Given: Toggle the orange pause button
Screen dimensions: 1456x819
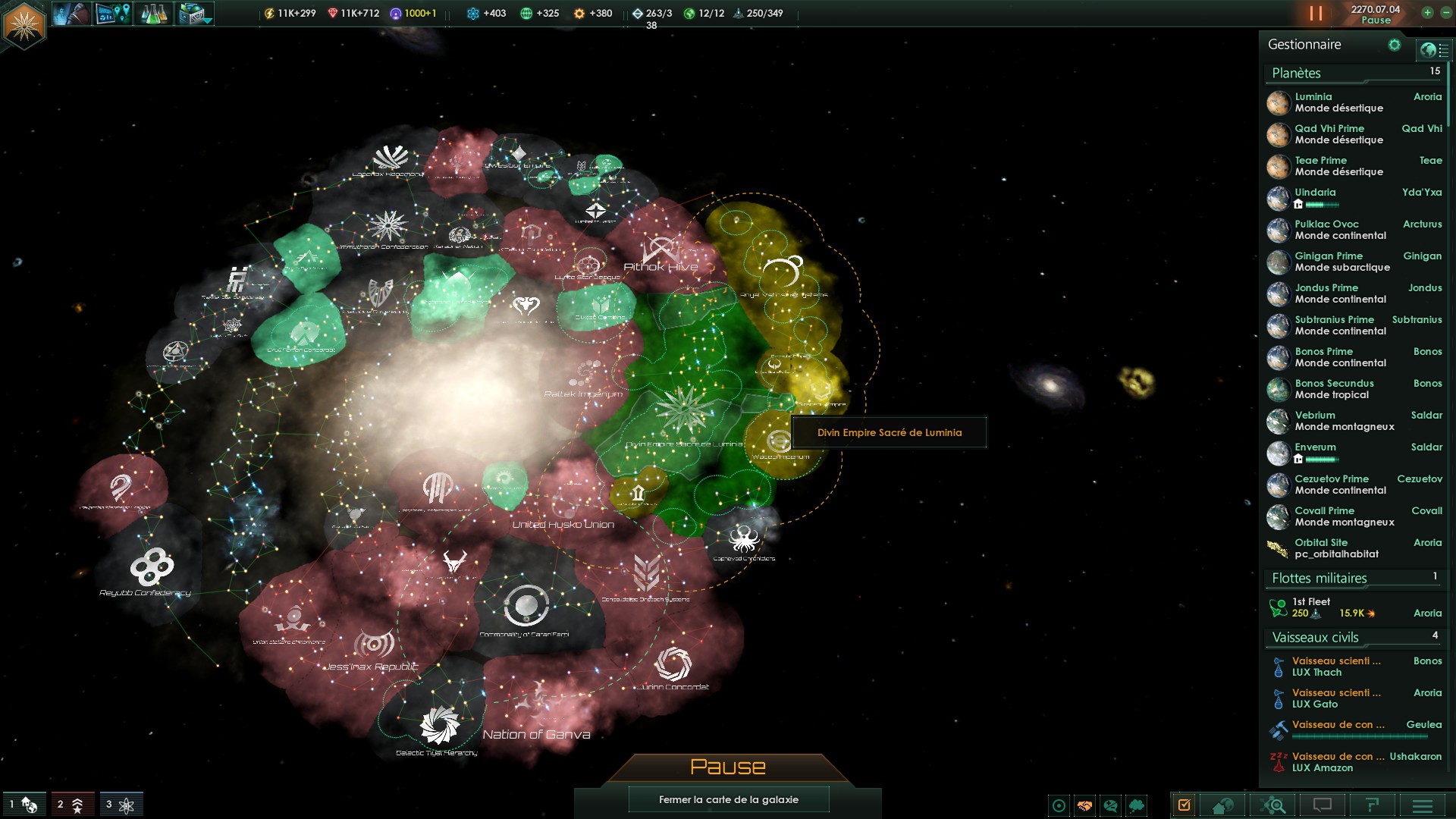Looking at the screenshot, I should [1316, 14].
